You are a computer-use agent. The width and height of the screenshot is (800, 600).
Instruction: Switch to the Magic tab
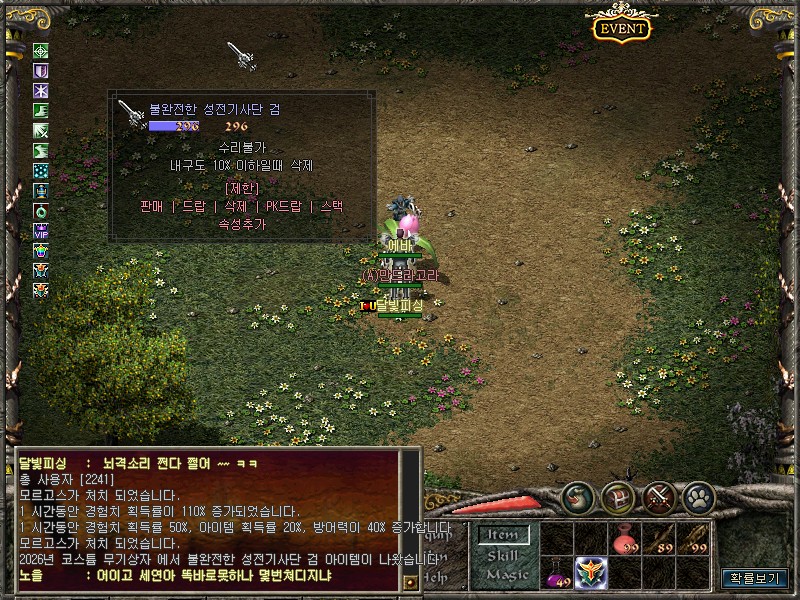pos(503,574)
